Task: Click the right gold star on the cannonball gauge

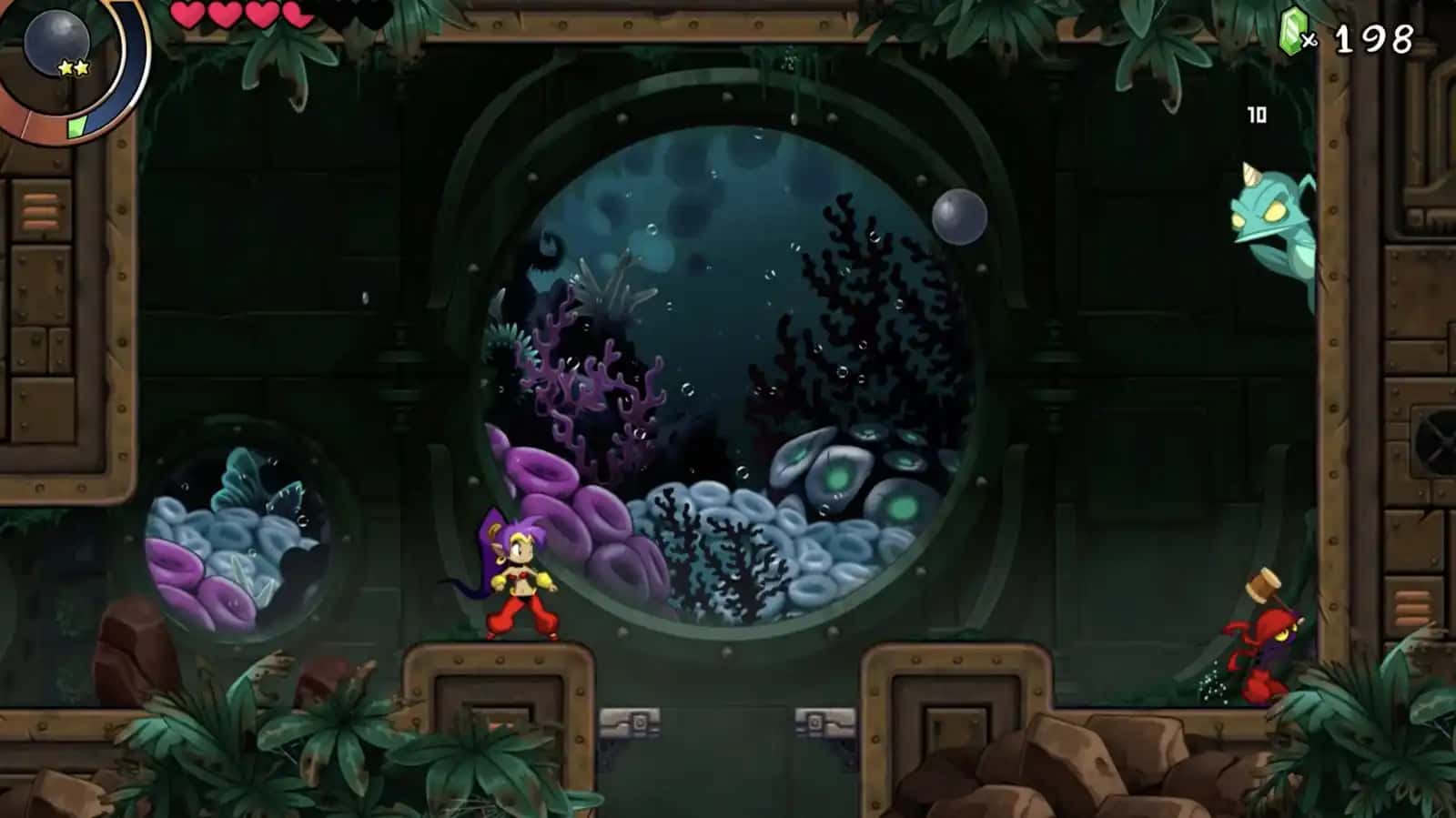Action: (x=80, y=66)
